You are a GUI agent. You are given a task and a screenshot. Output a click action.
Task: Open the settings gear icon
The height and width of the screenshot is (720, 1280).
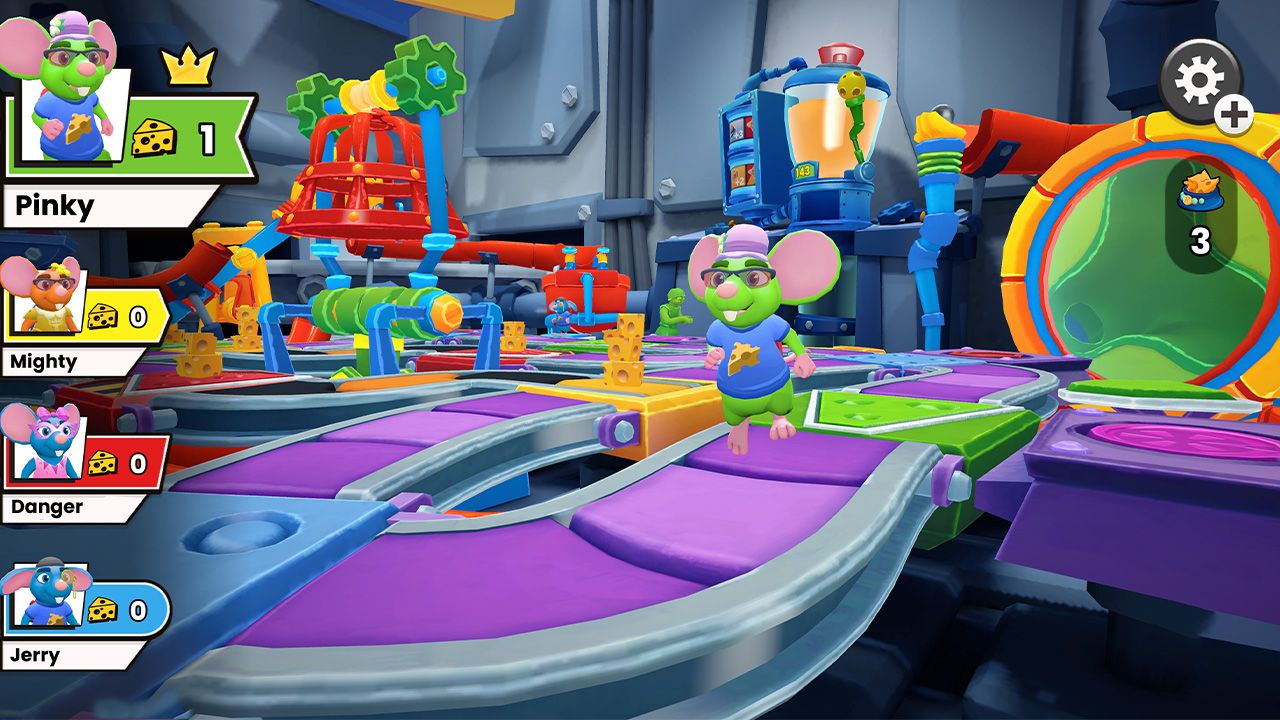point(1197,76)
